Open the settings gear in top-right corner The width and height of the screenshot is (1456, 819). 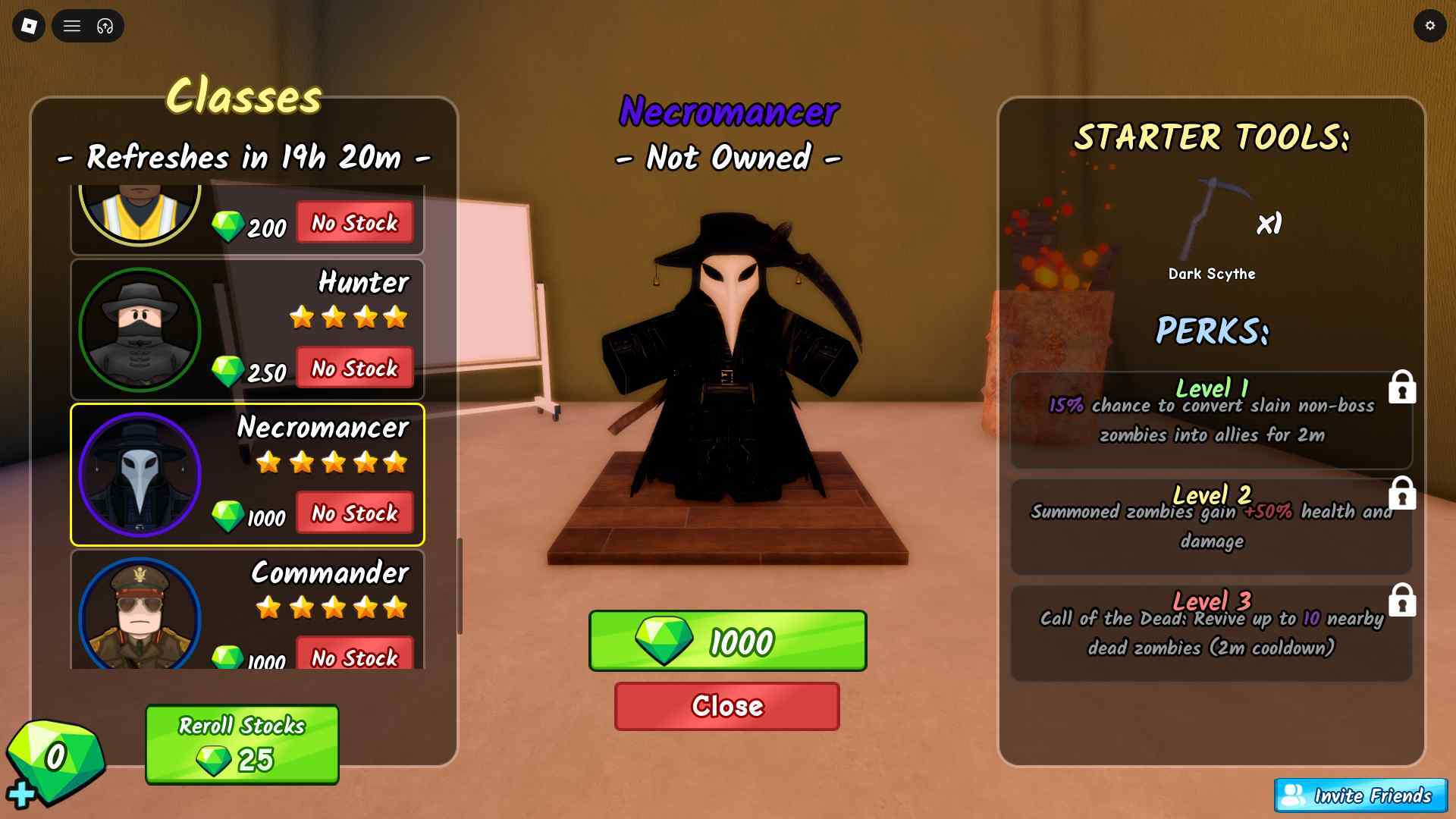point(1430,26)
